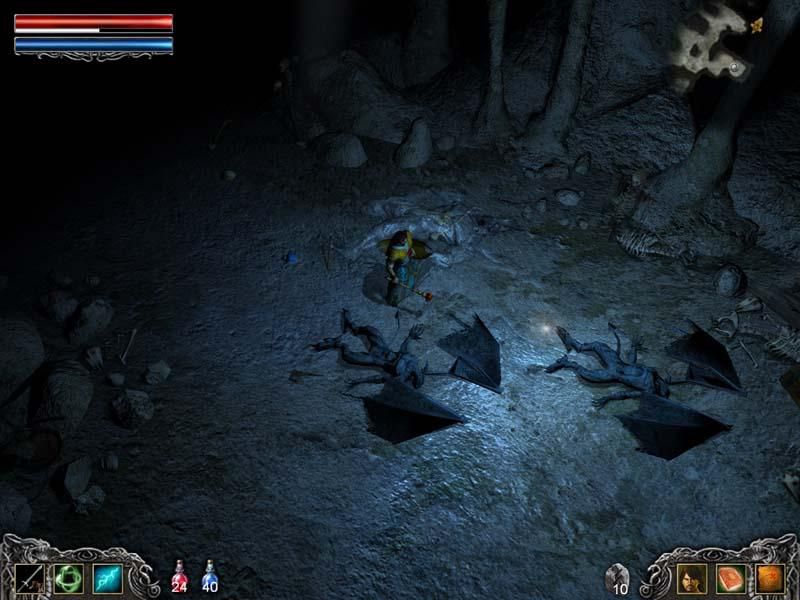Open the red spellbook
Image resolution: width=800 pixels, height=600 pixels.
729,578
